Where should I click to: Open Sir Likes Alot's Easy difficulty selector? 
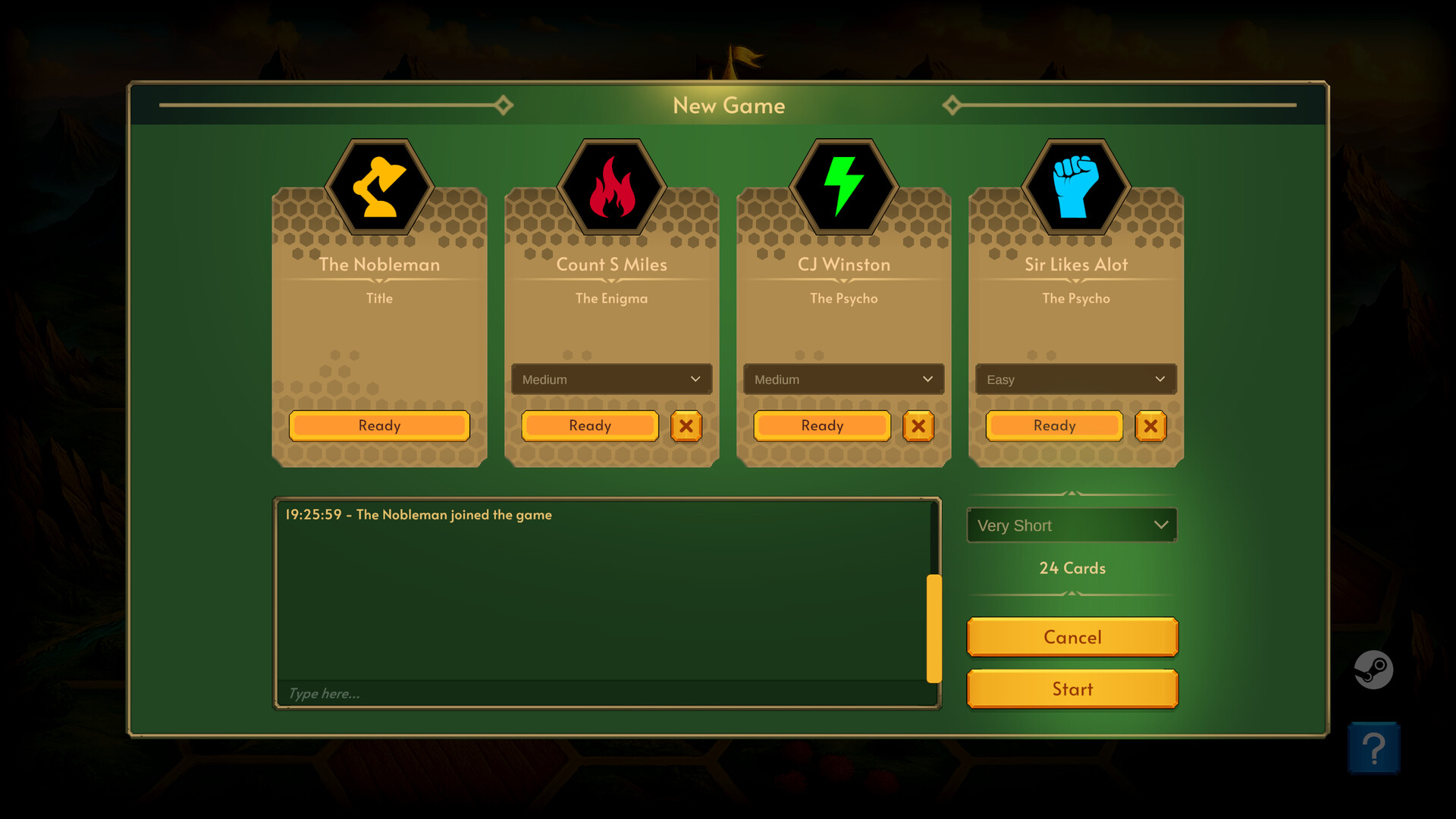1075,379
